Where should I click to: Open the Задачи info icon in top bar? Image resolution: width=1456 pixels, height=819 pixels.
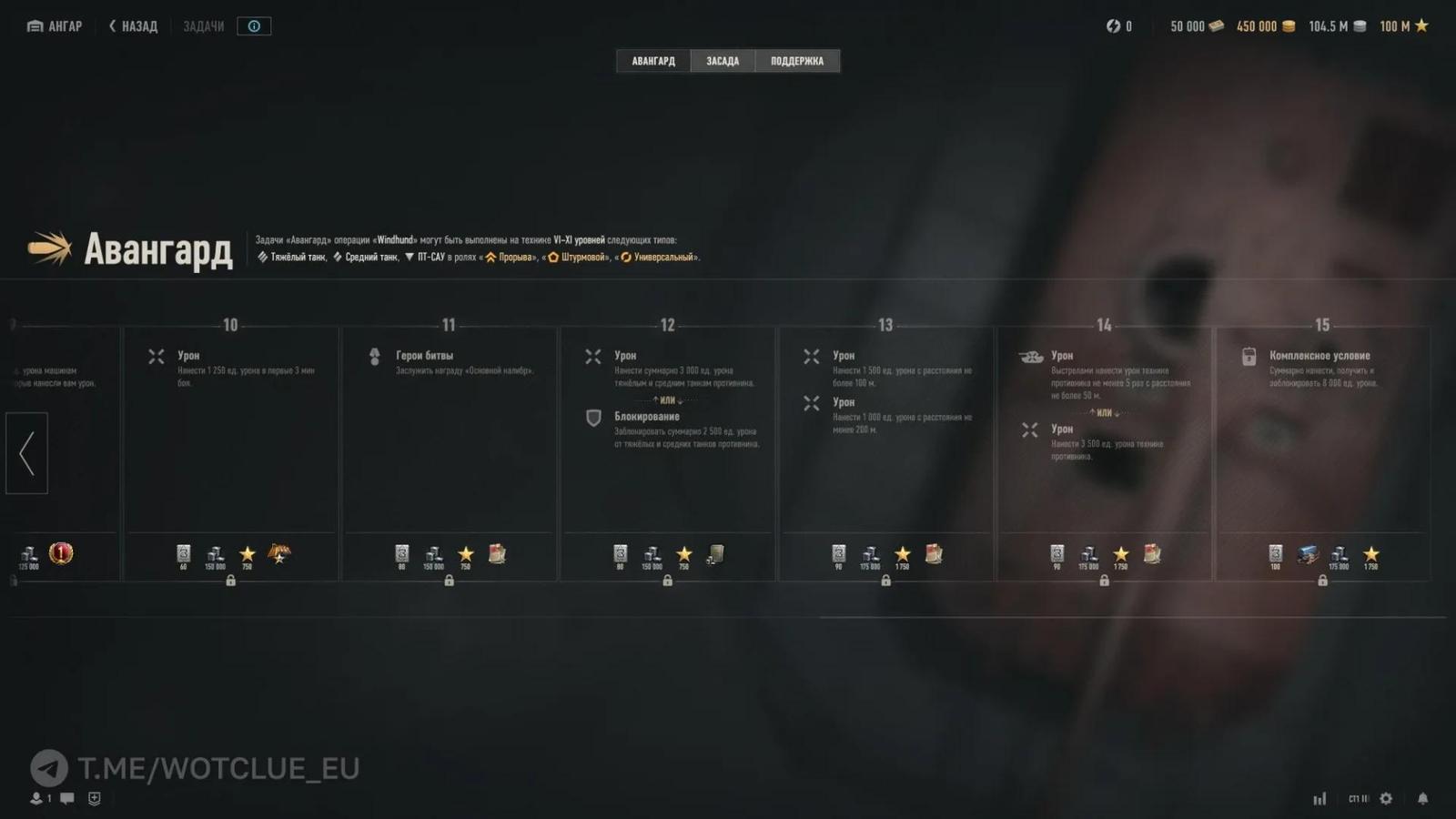(x=253, y=25)
